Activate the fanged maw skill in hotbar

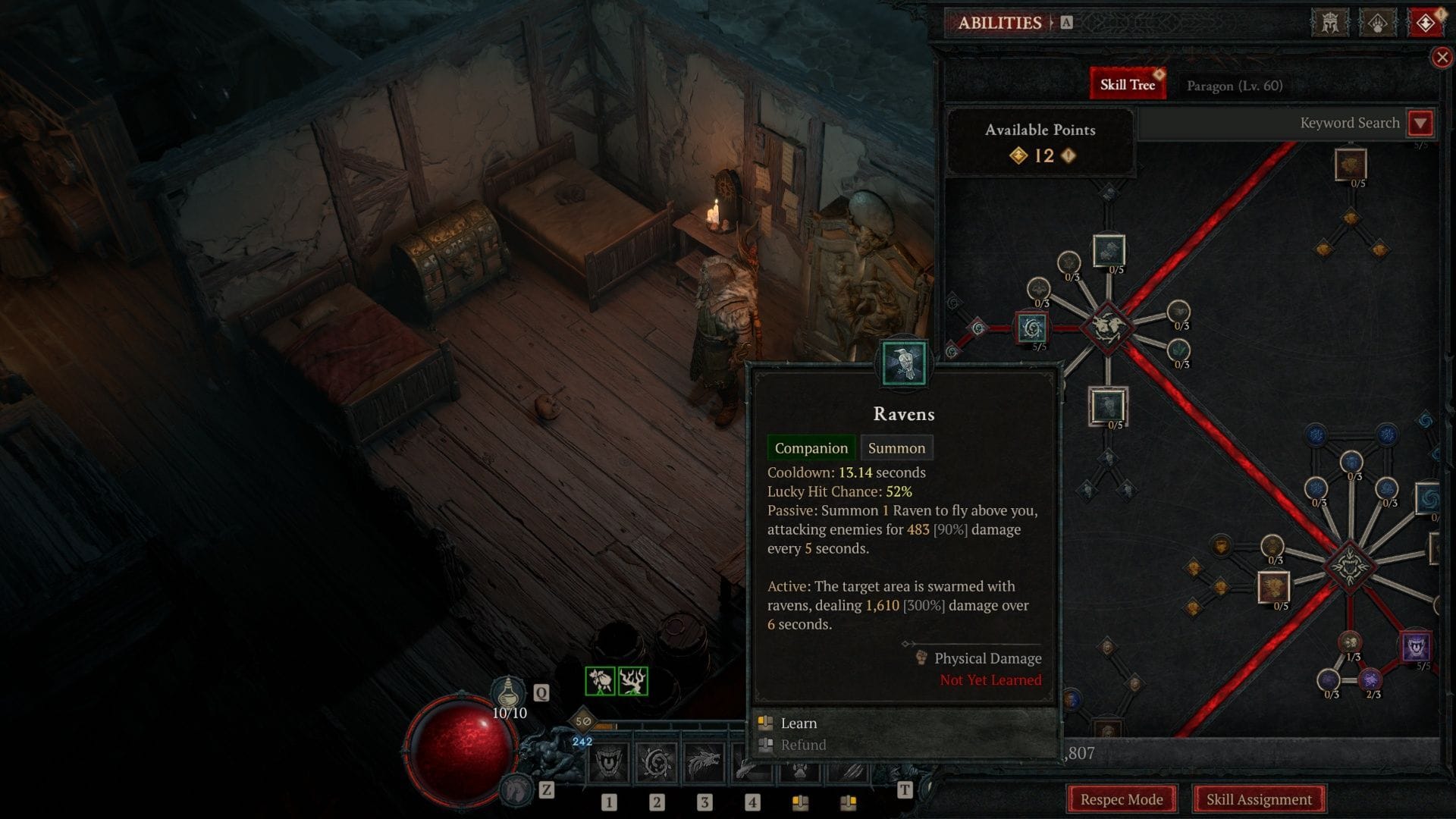(609, 762)
